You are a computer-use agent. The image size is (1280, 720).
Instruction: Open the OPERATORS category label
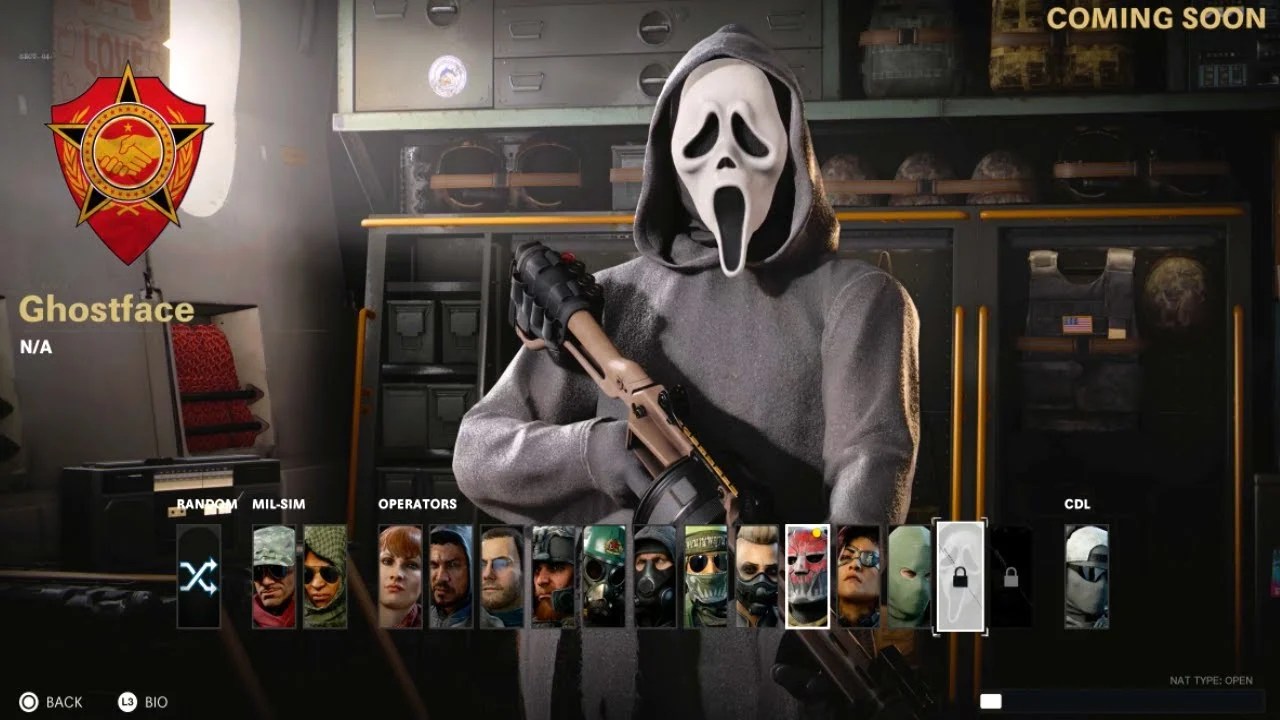416,504
